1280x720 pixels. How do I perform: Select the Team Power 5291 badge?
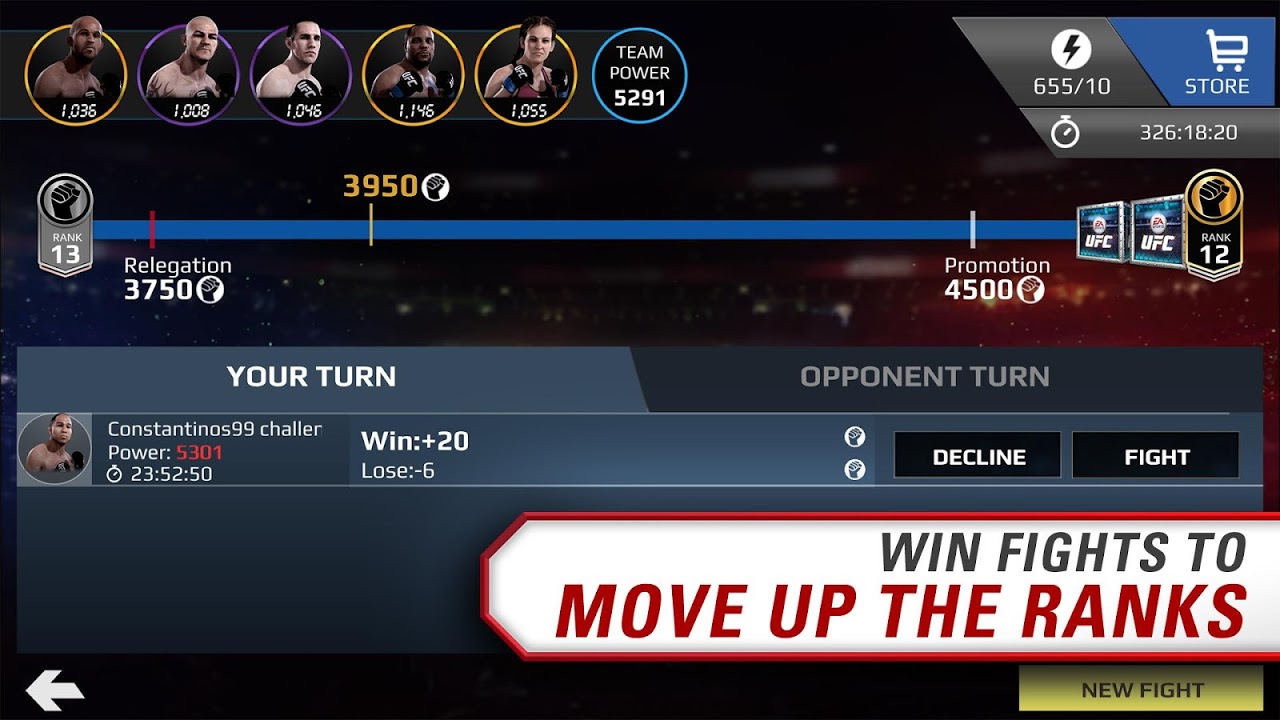[638, 72]
